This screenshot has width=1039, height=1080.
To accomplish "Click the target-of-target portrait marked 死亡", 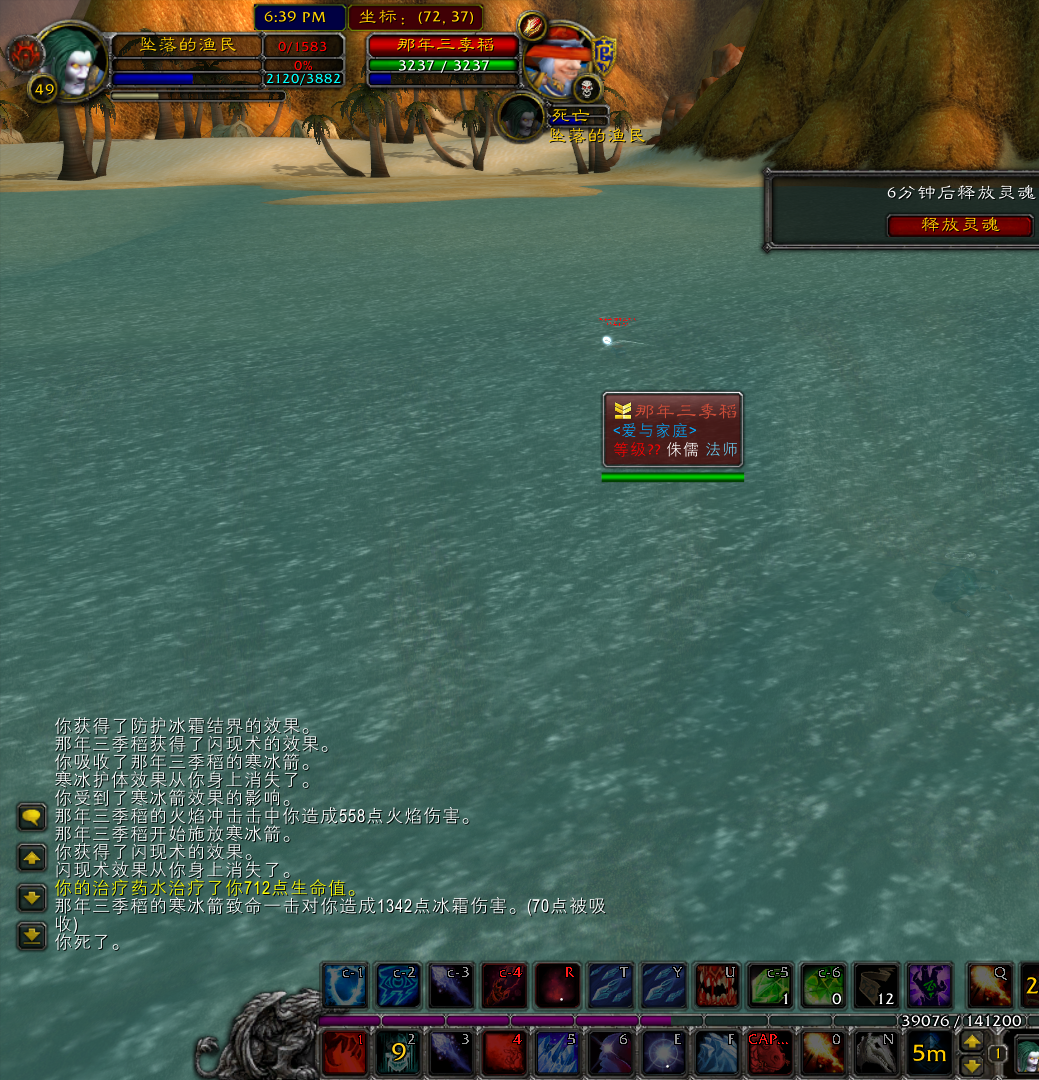I will click(x=521, y=117).
